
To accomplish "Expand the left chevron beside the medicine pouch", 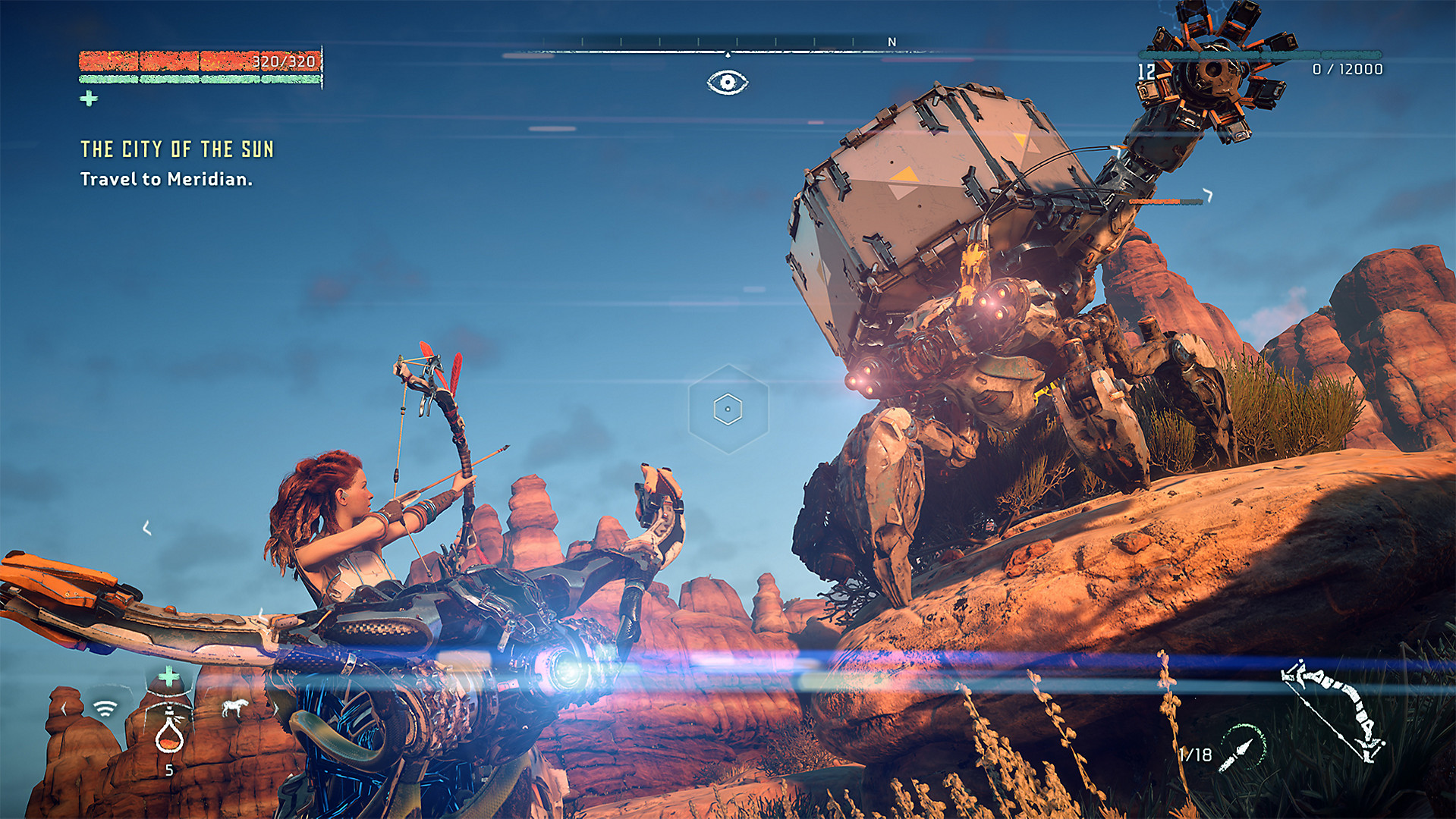I will click(64, 707).
